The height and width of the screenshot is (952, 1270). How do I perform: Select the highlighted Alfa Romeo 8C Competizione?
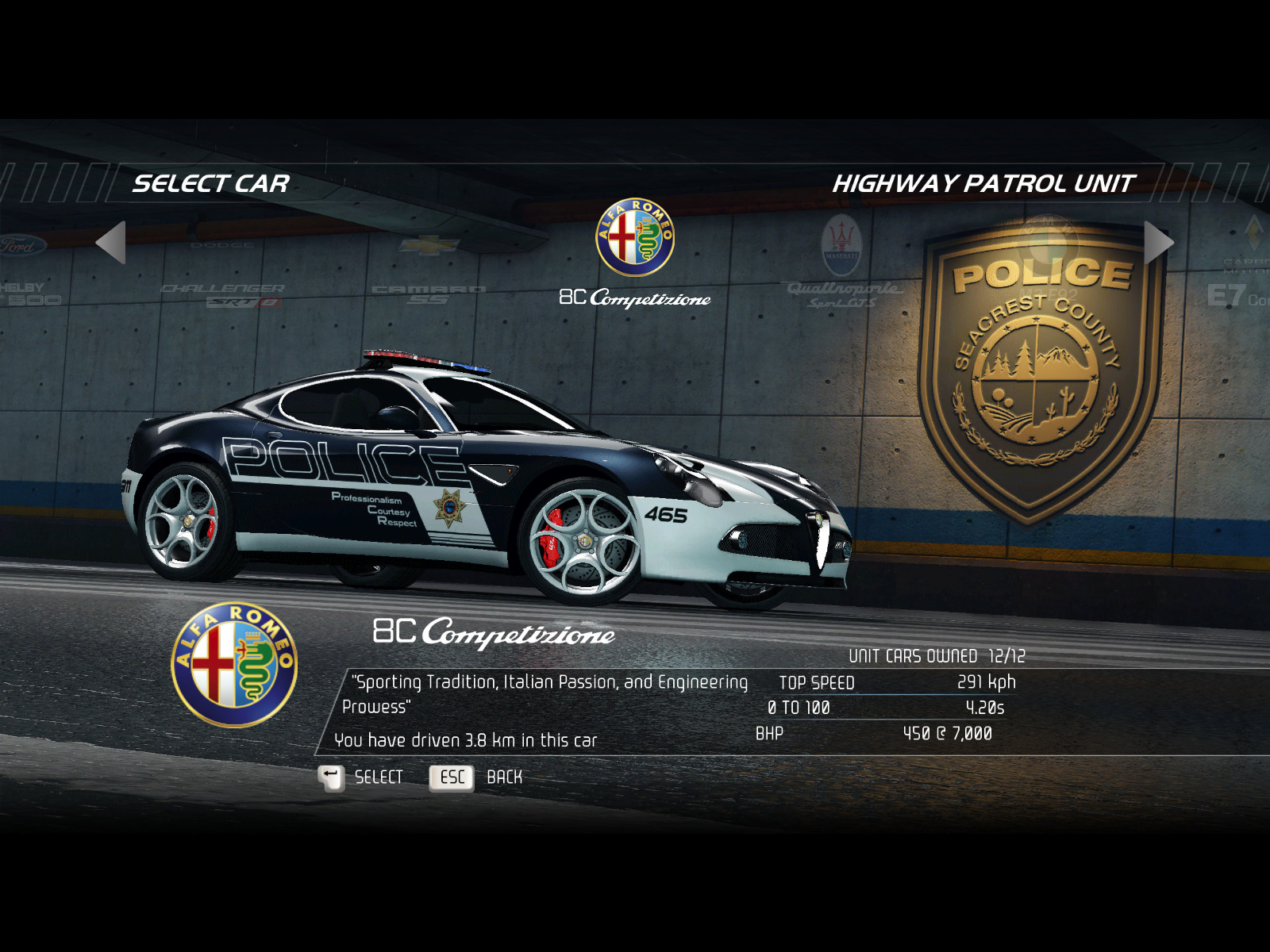click(x=635, y=255)
